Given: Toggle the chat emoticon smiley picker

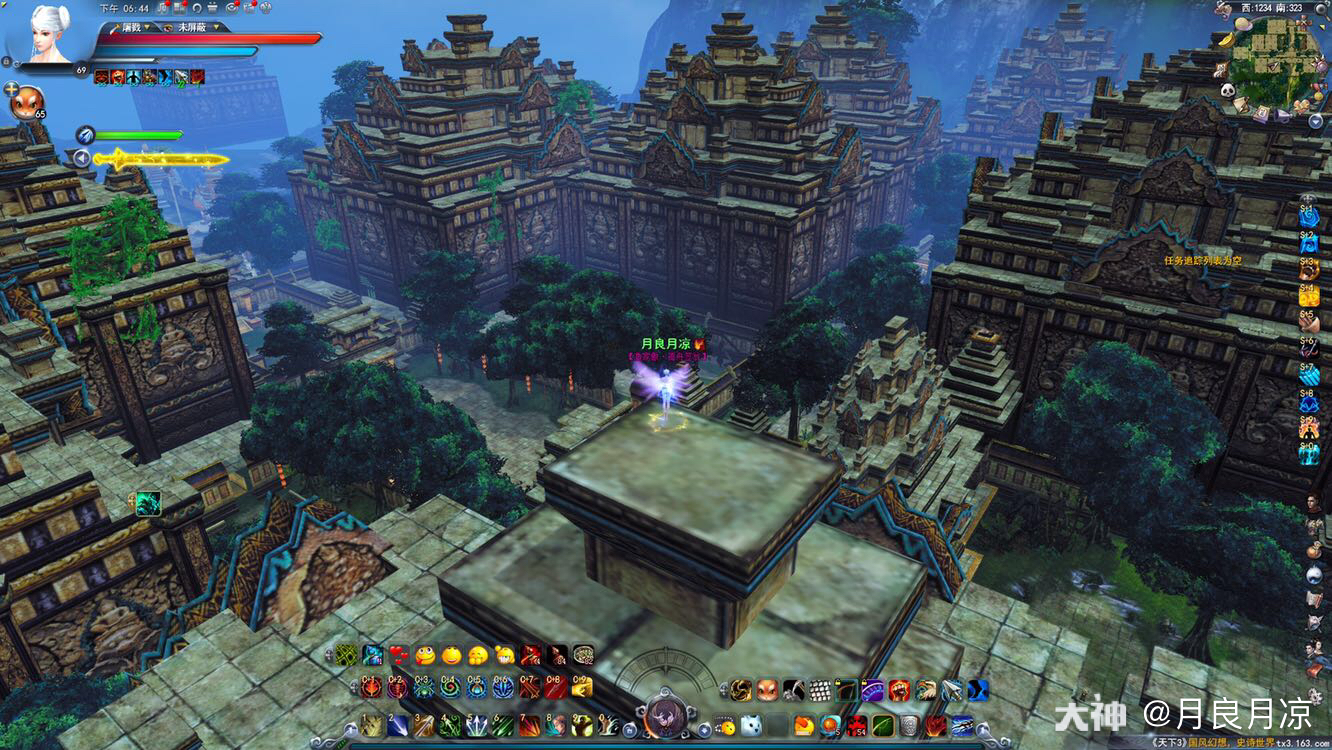Looking at the screenshot, I should (723, 725).
